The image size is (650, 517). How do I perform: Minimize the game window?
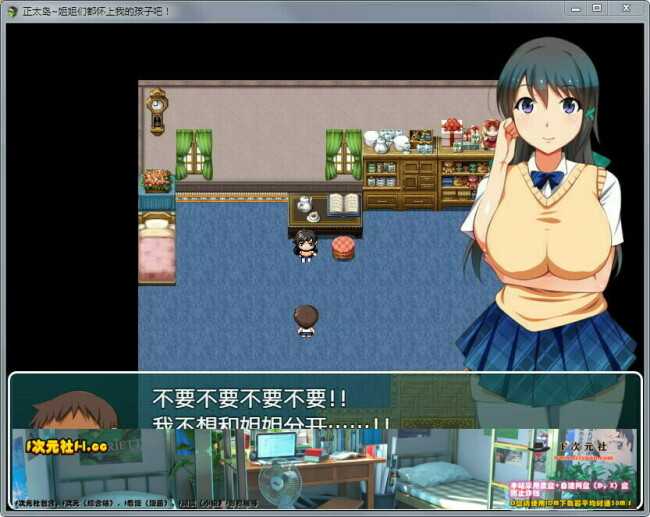point(575,8)
